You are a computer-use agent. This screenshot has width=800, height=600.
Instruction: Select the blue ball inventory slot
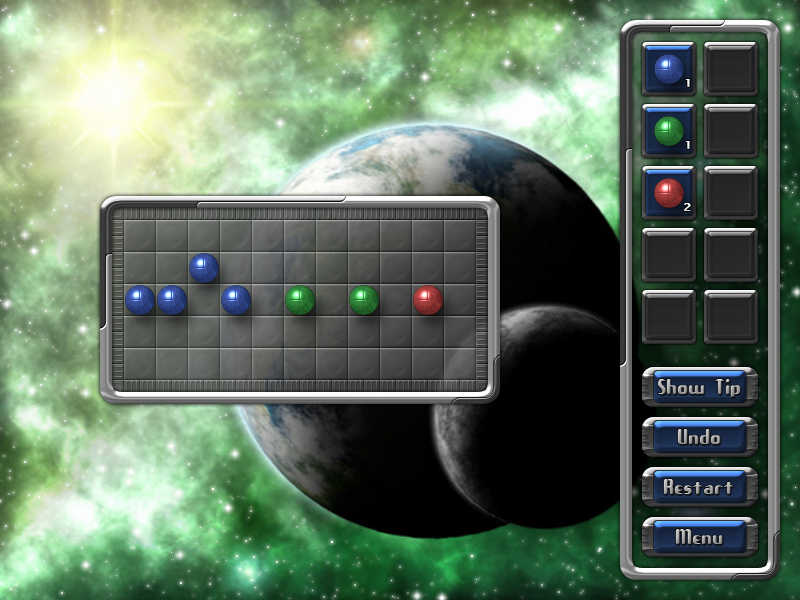click(668, 68)
